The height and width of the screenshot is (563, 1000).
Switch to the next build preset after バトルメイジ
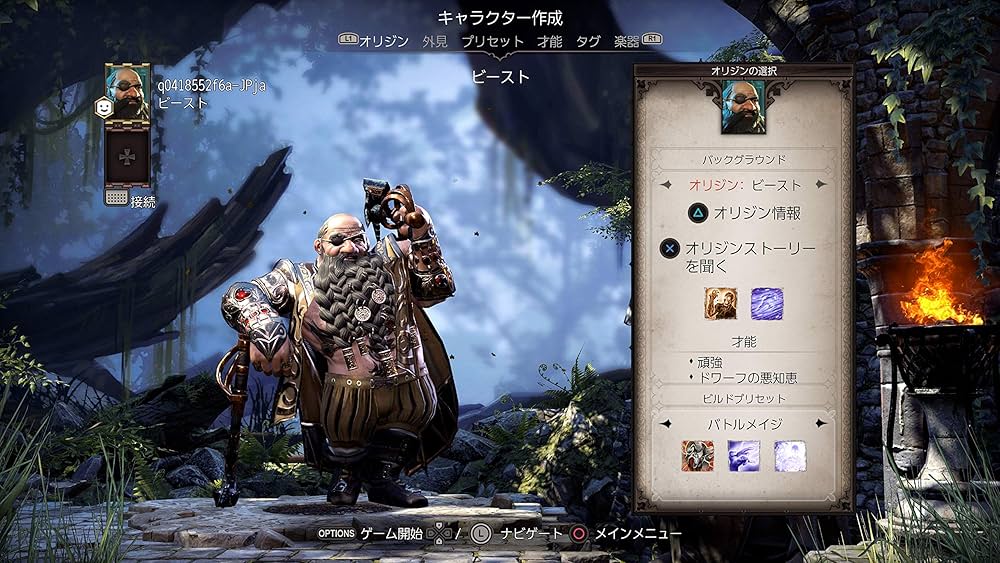[822, 424]
